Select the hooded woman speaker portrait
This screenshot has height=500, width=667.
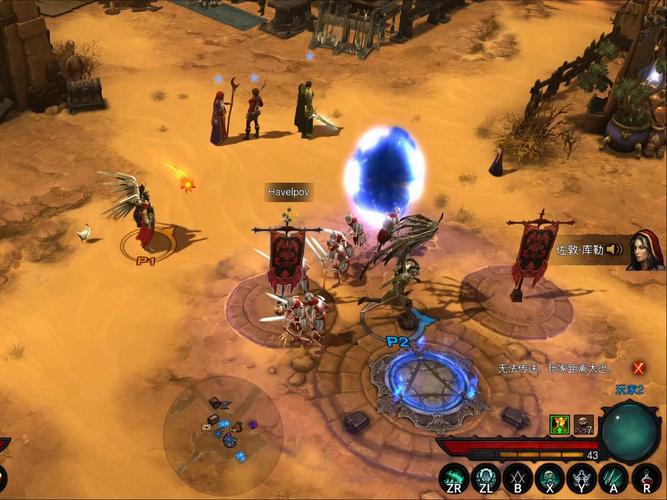(645, 250)
